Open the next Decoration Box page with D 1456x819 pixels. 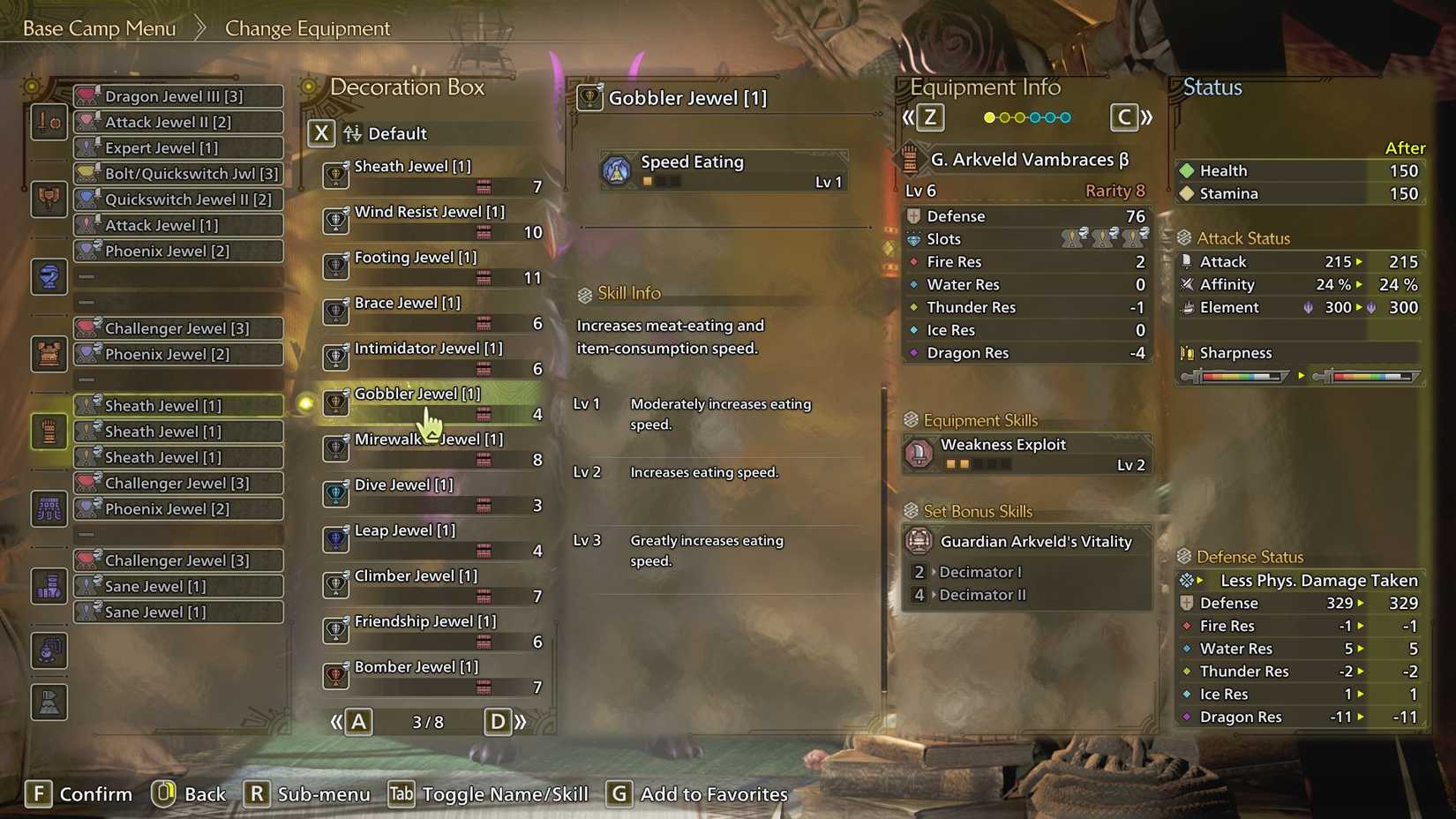point(499,721)
